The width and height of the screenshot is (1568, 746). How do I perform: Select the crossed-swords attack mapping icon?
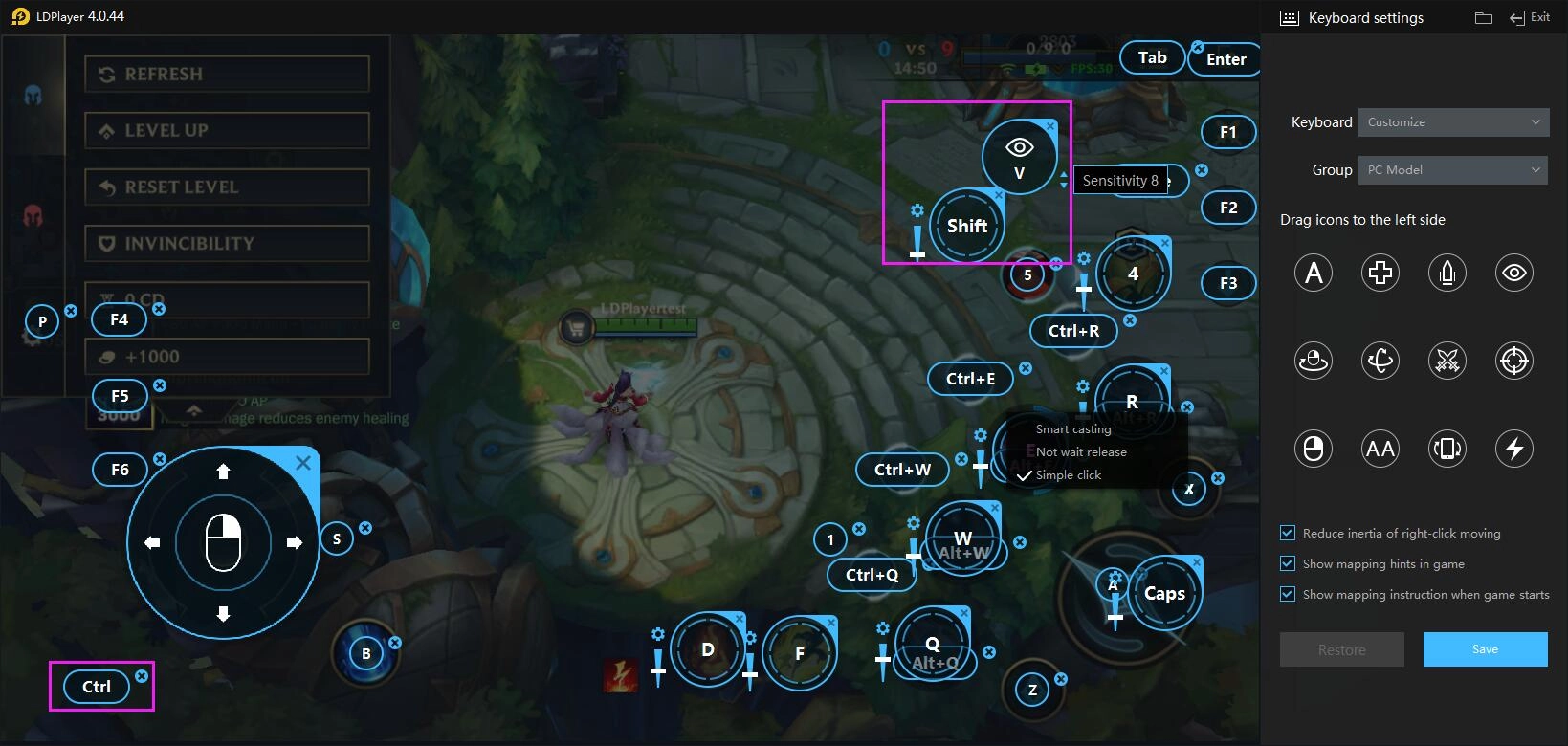tap(1447, 361)
